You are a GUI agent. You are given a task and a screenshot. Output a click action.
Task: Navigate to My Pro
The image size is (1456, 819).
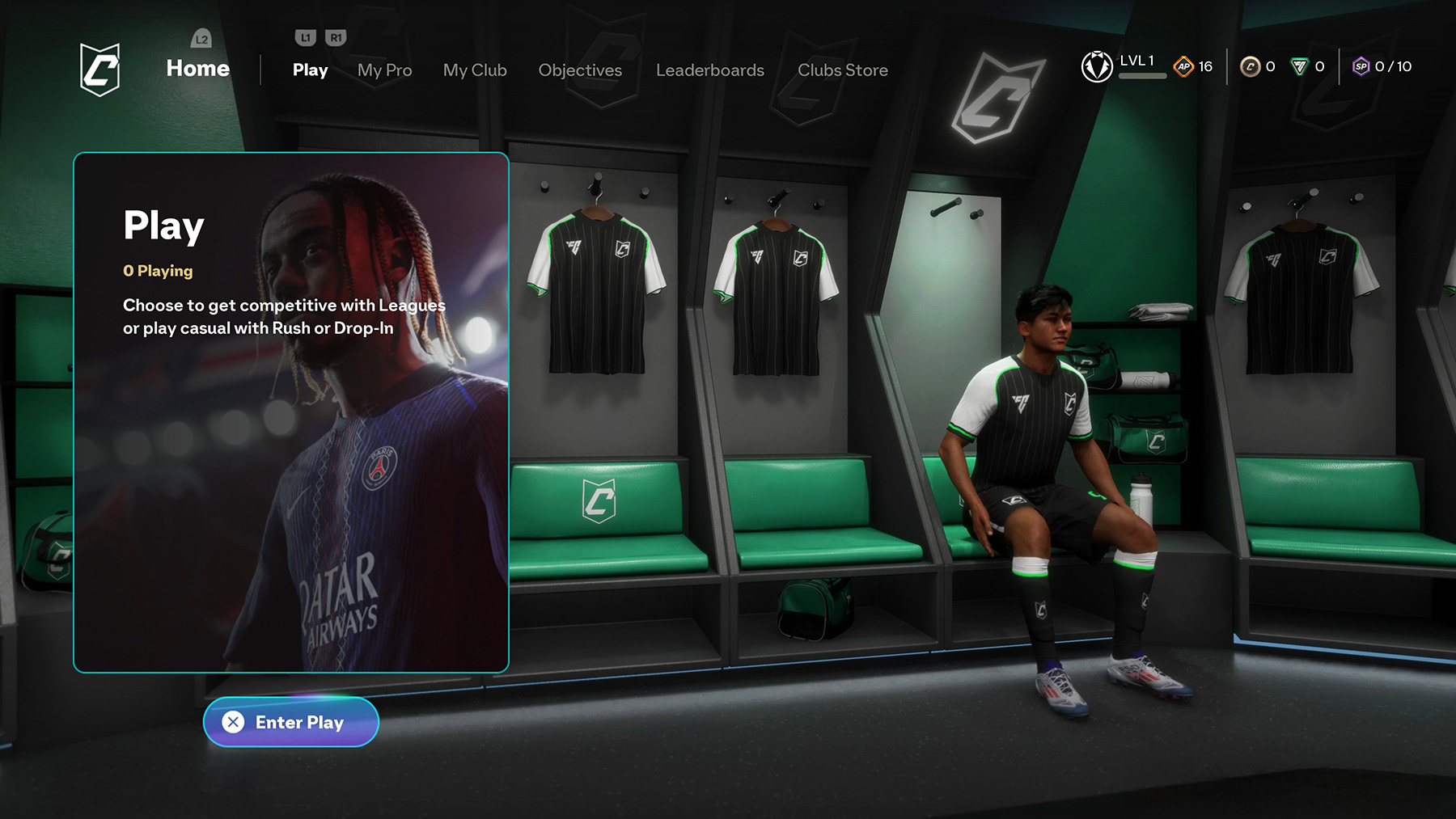(x=384, y=70)
